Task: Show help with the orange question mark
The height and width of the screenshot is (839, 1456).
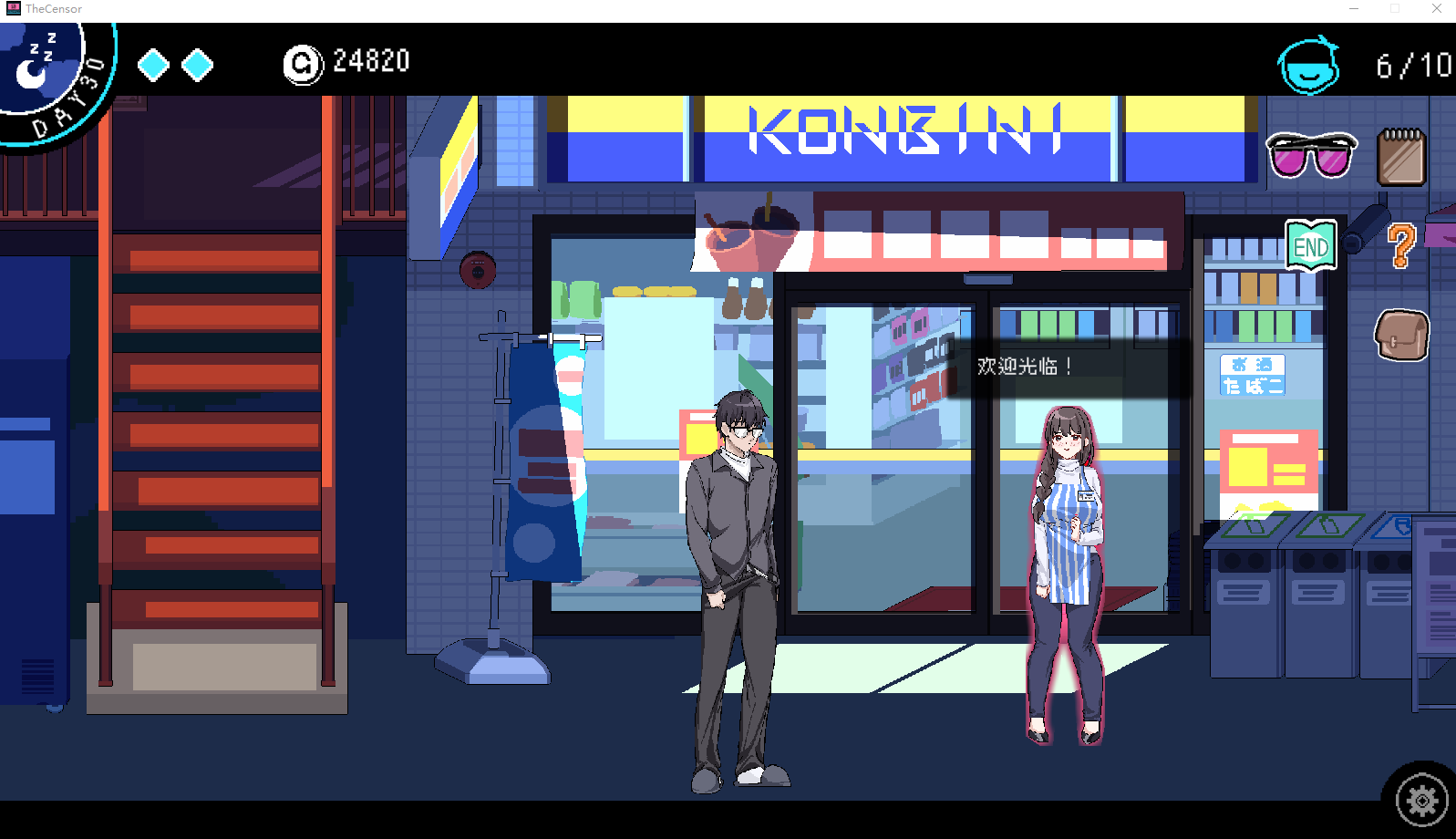Action: coord(1401,245)
